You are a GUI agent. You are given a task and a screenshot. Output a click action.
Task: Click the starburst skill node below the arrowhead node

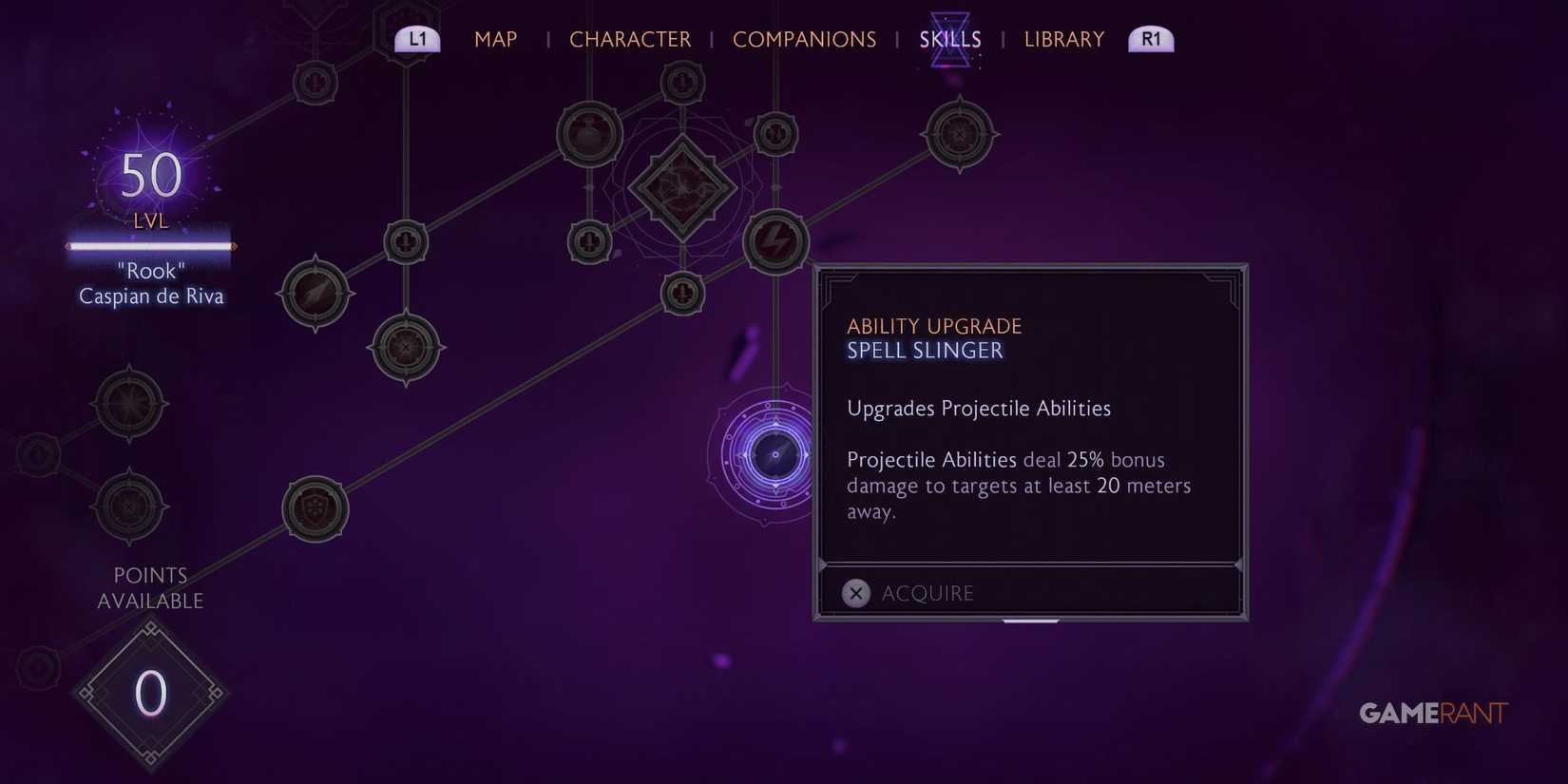pos(407,347)
